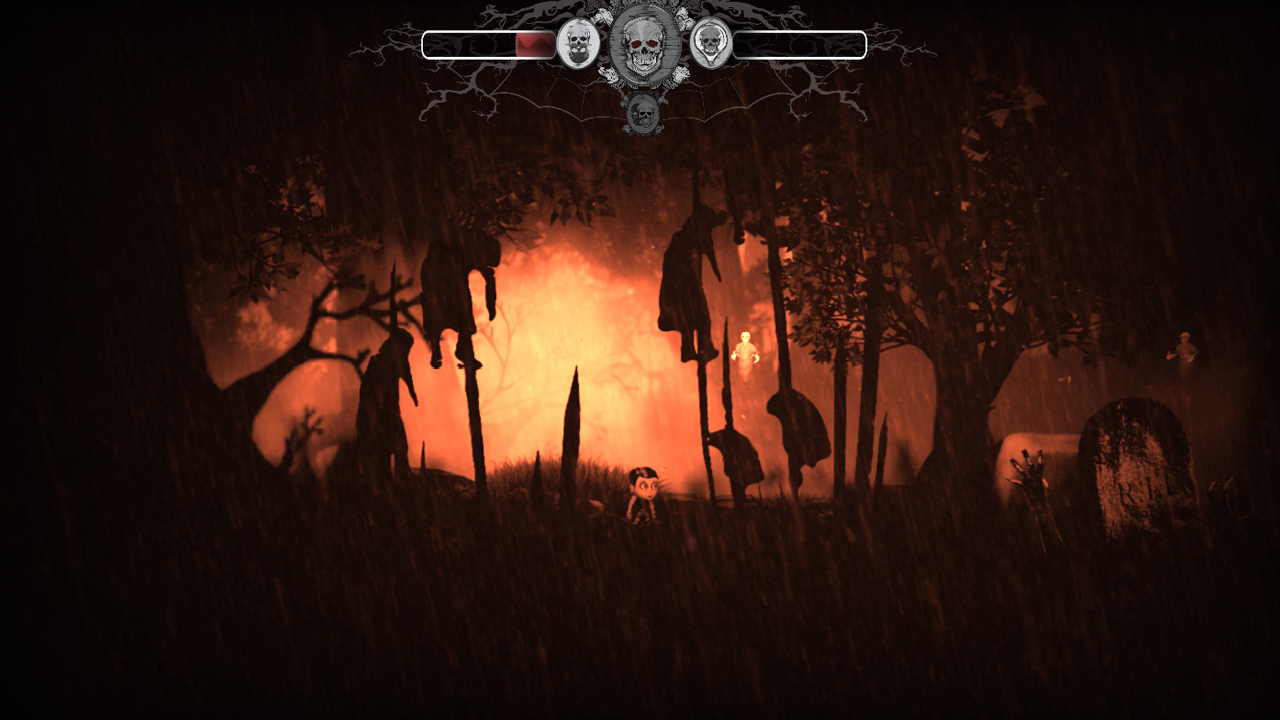
Task: Select the small skull medallion below the HUD
Action: pyautogui.click(x=642, y=112)
